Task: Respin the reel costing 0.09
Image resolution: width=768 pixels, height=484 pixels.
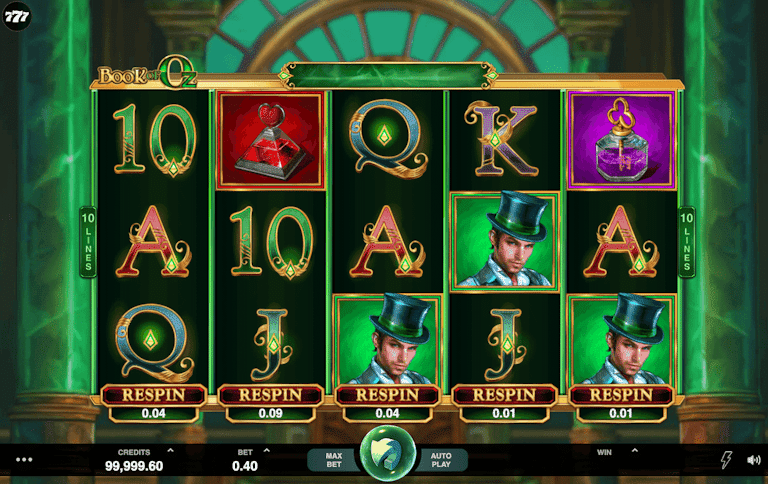Action: 269,395
